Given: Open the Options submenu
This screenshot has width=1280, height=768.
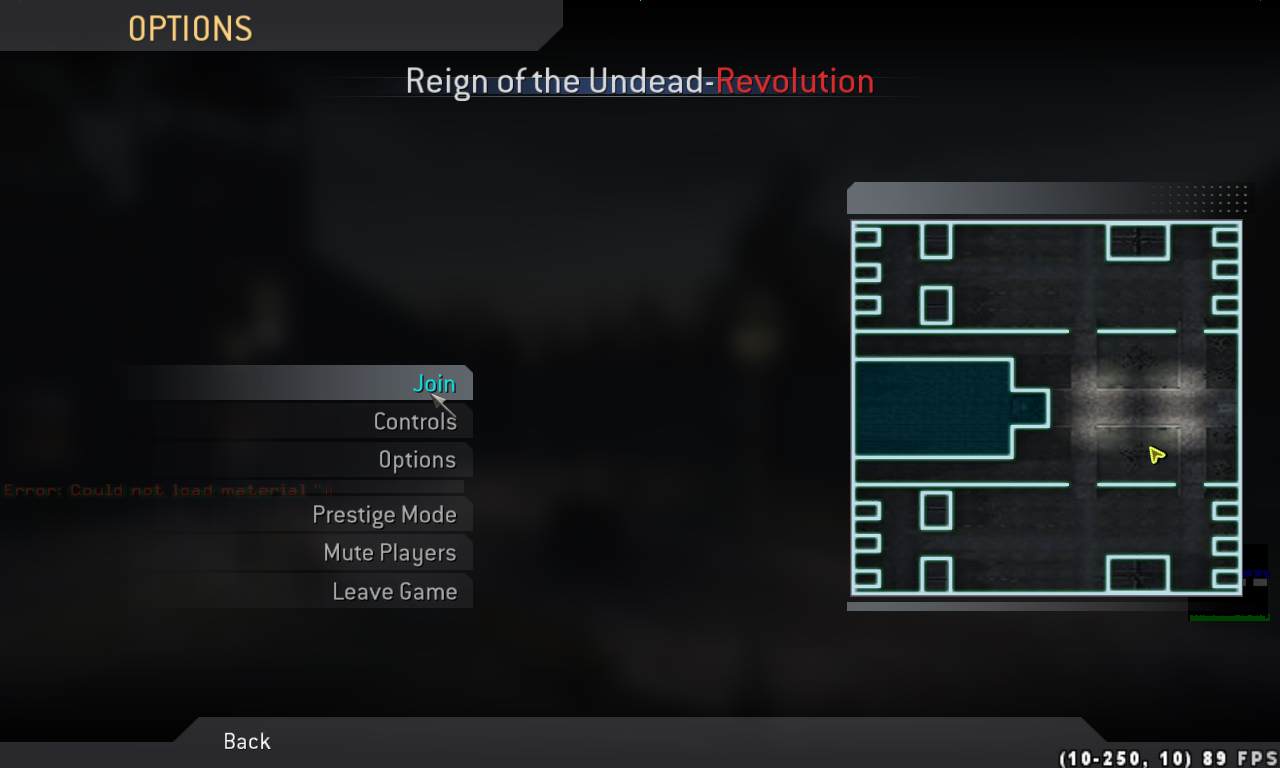Looking at the screenshot, I should coord(416,460).
